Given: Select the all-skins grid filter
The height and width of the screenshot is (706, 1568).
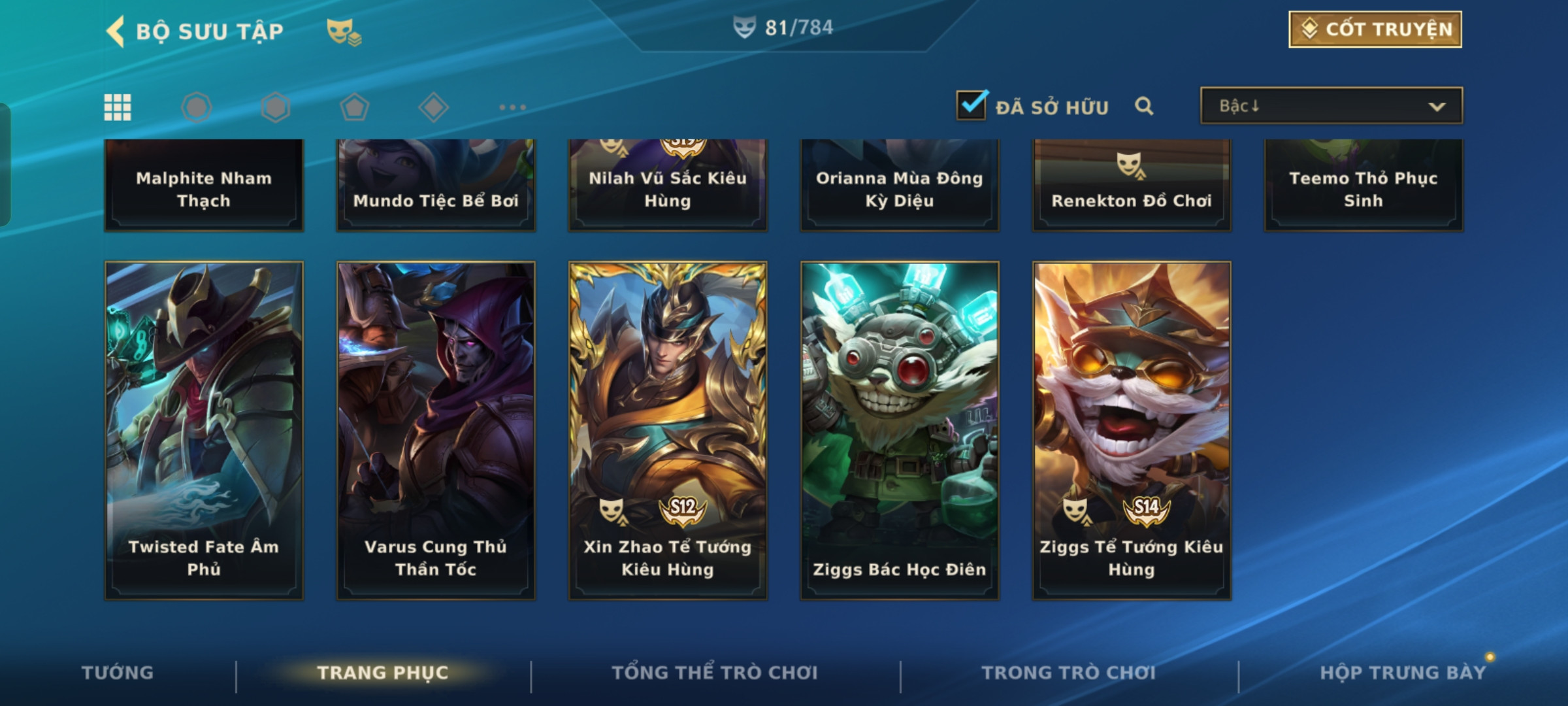Looking at the screenshot, I should point(118,107).
